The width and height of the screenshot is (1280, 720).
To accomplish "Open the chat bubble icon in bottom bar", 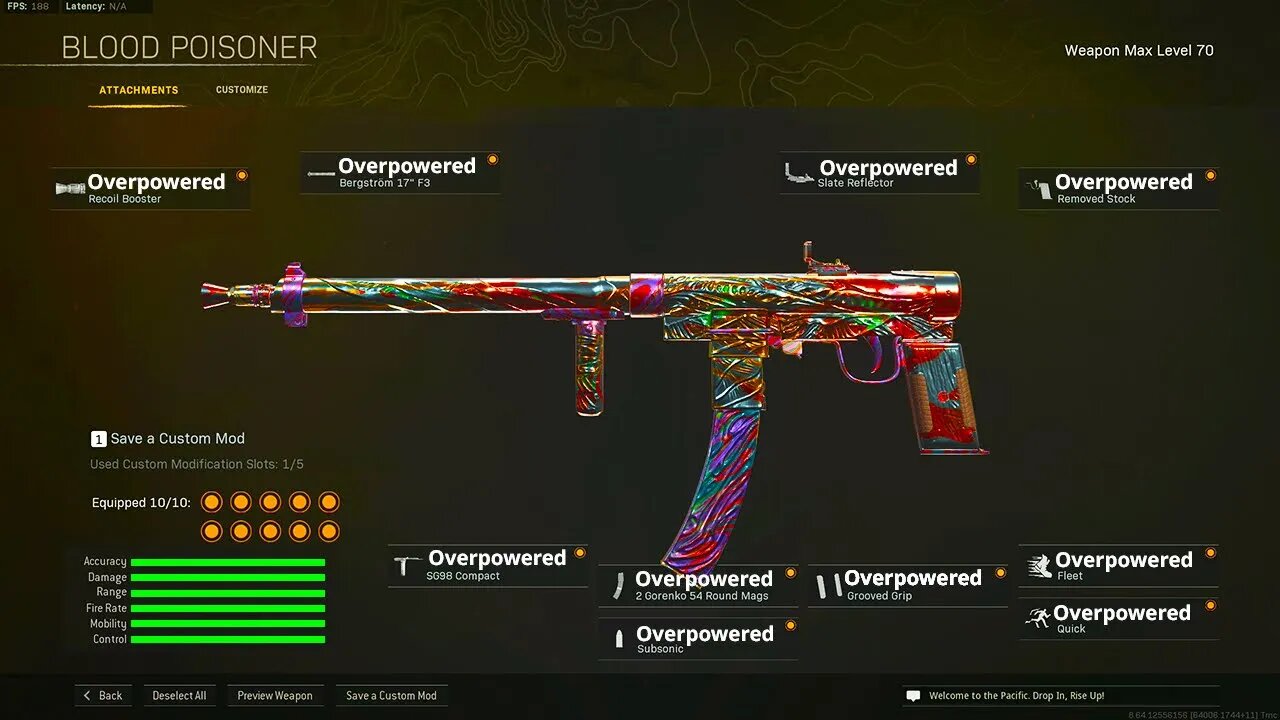I will point(911,694).
